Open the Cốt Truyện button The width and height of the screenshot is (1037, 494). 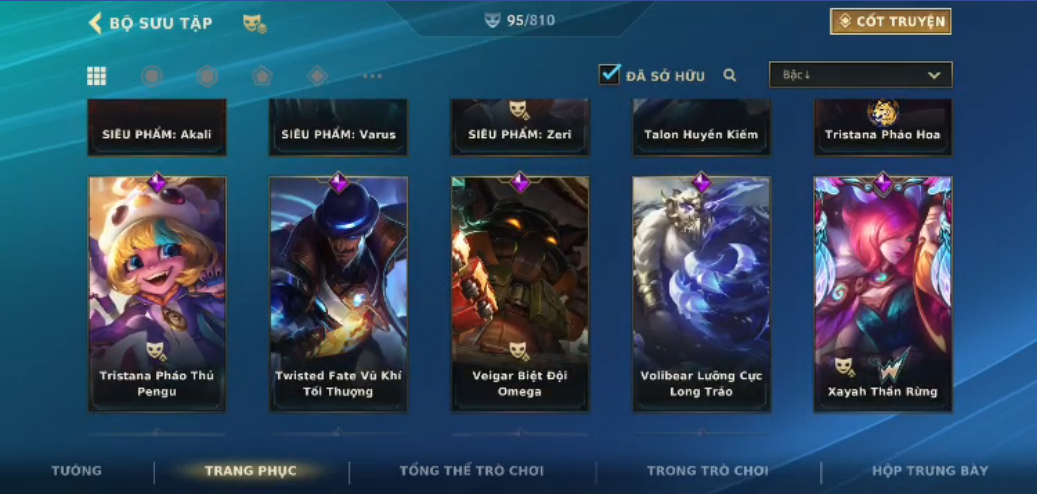pos(890,22)
